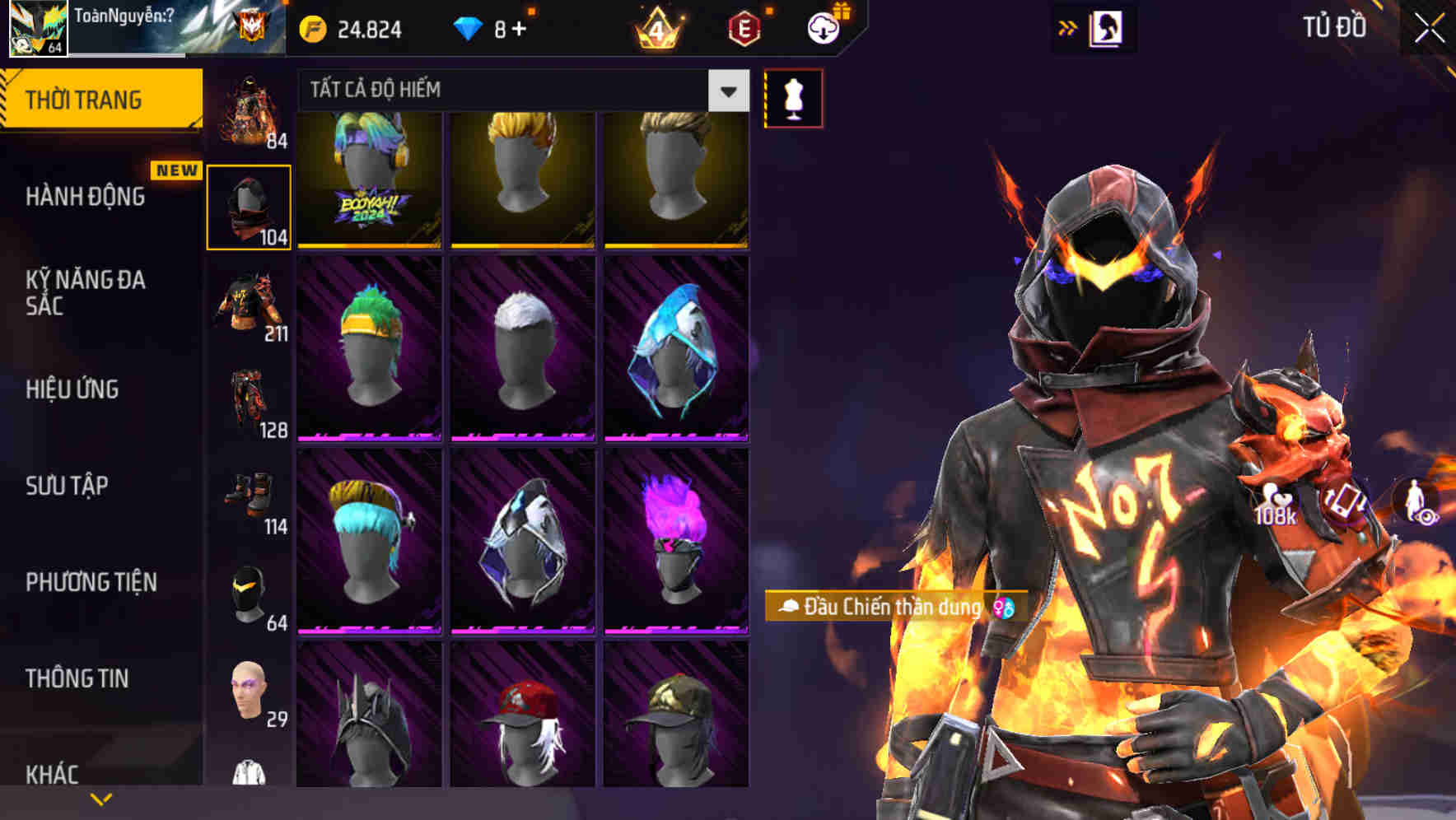Select the HIỆU ỨNG sidebar entry
Viewport: 1456px width, 820px height.
(x=71, y=390)
